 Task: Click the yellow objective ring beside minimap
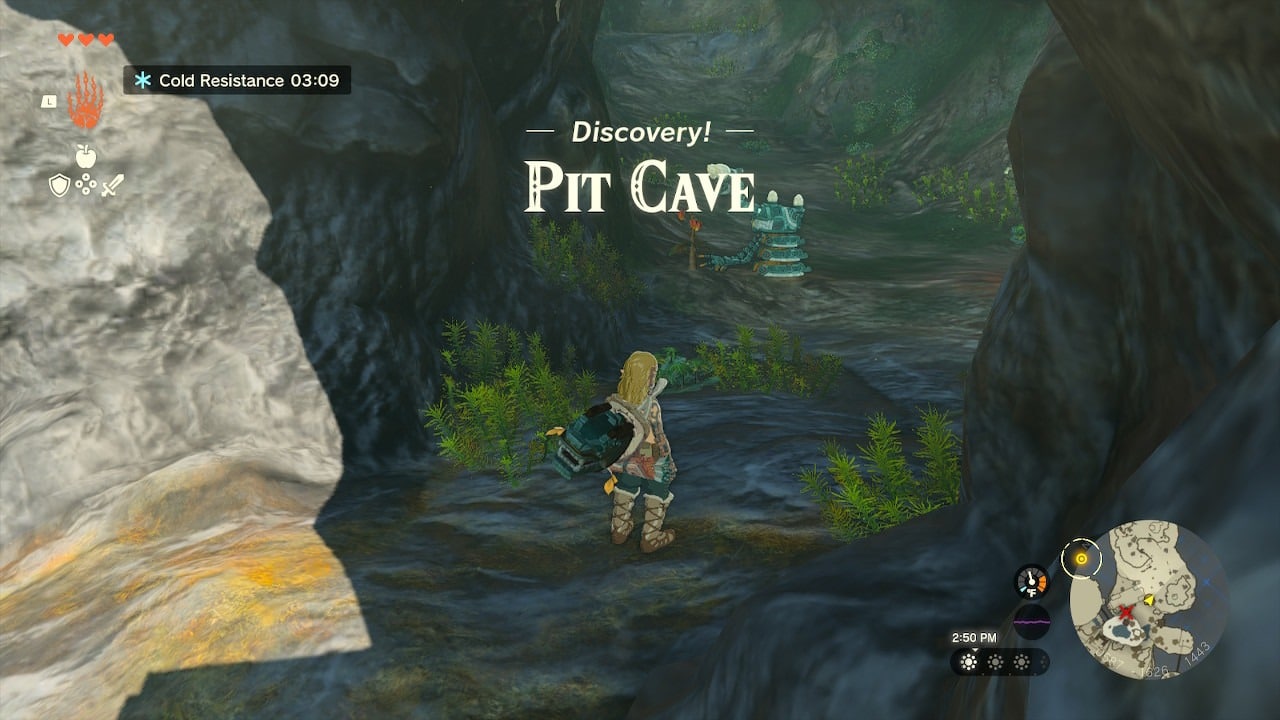tap(1080, 558)
